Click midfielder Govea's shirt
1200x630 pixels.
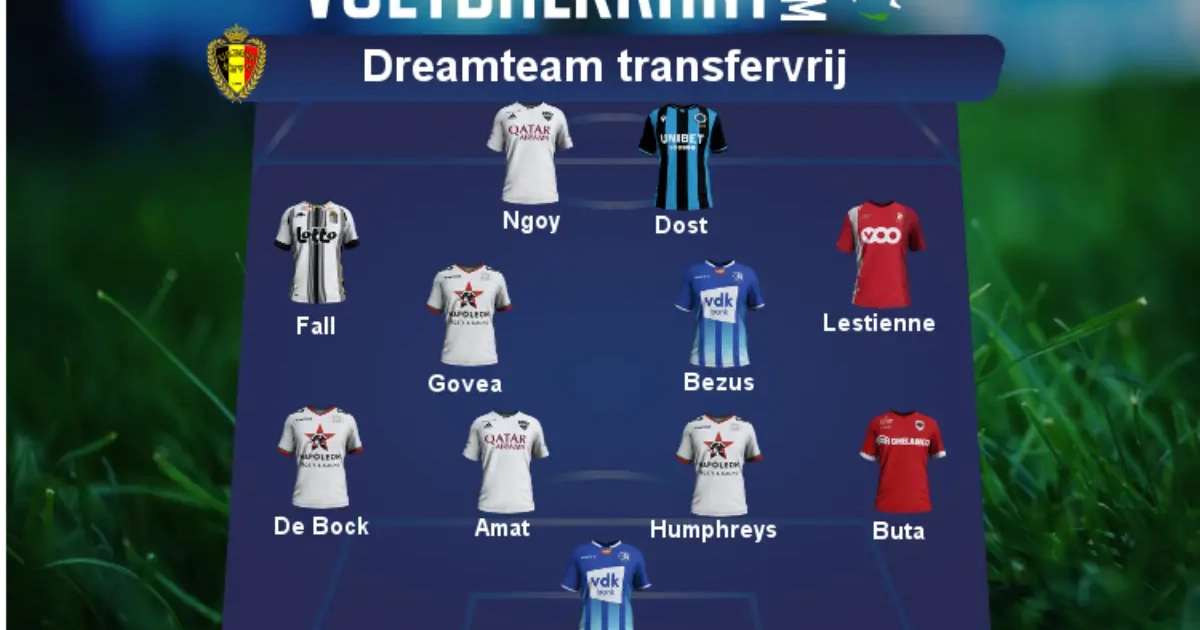click(x=469, y=315)
